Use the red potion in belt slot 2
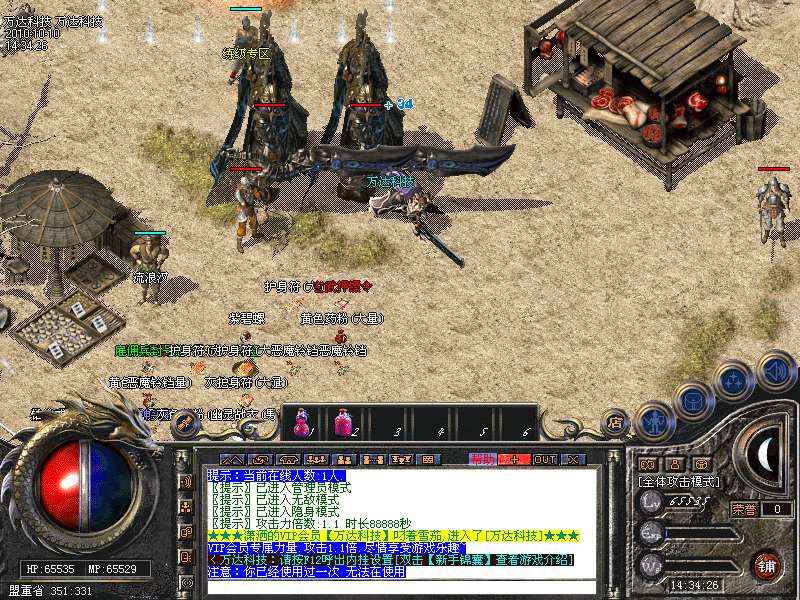The width and height of the screenshot is (800, 600). tap(342, 421)
